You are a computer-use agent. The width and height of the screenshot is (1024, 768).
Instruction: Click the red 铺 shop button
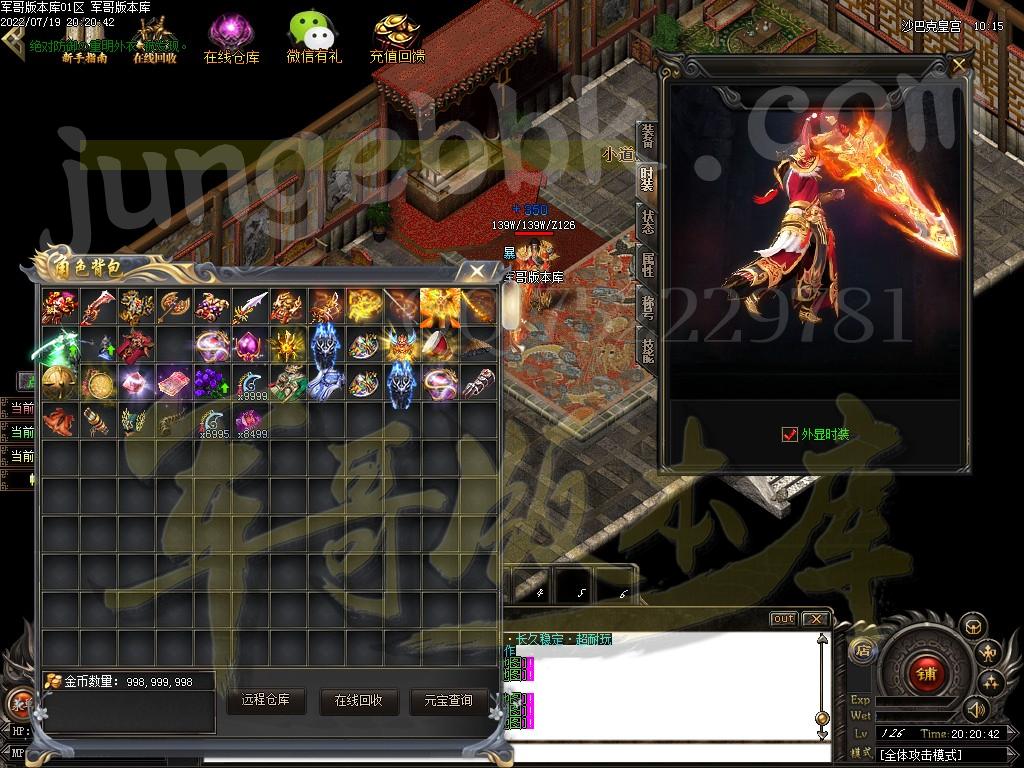925,673
